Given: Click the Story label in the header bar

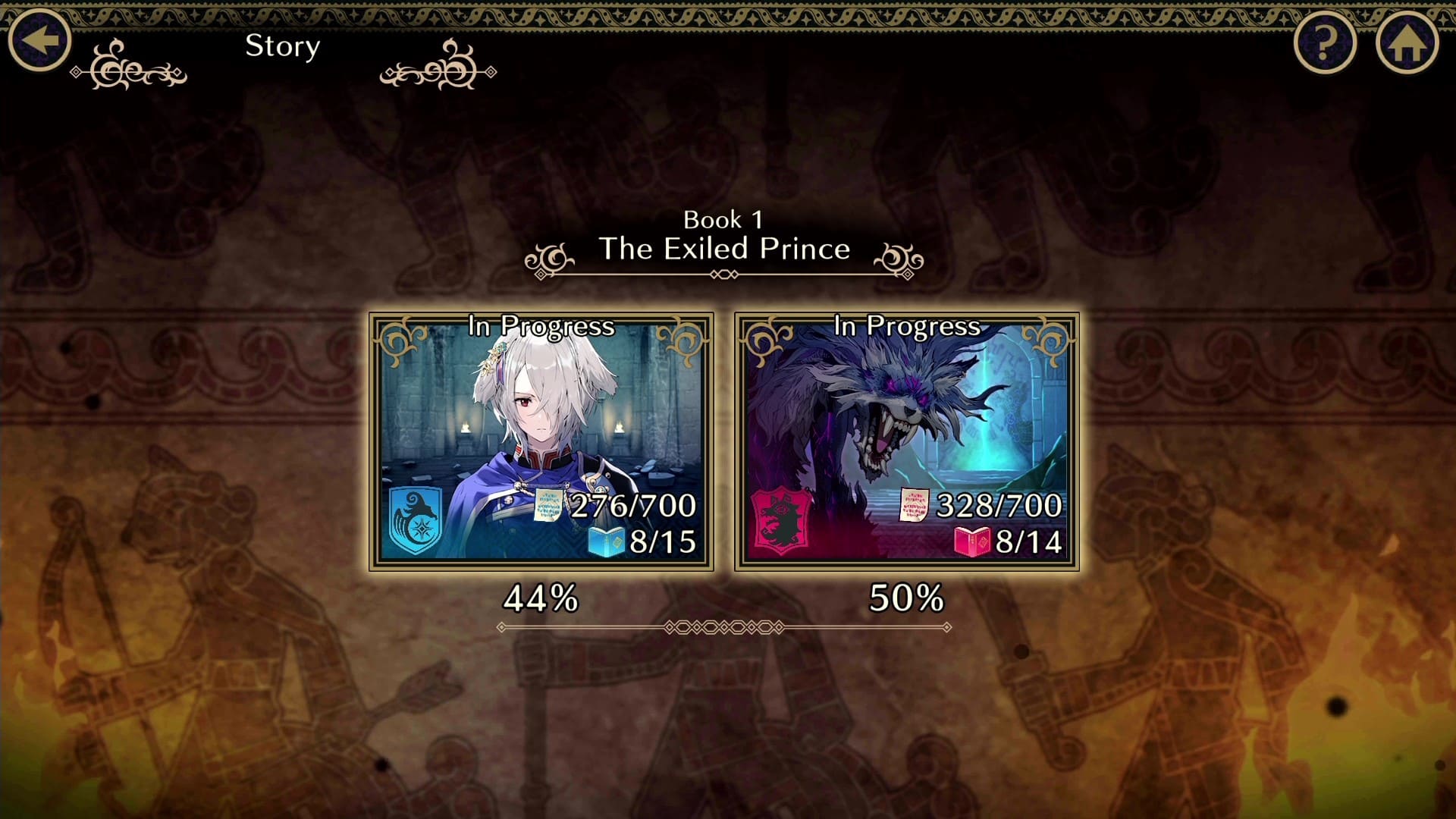Looking at the screenshot, I should tap(281, 47).
